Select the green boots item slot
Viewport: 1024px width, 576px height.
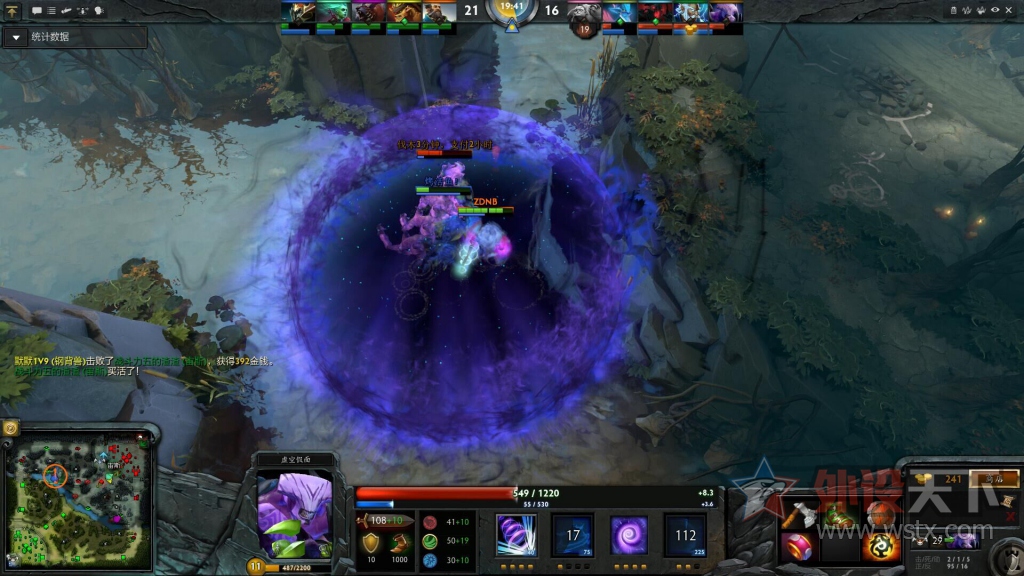click(x=838, y=516)
